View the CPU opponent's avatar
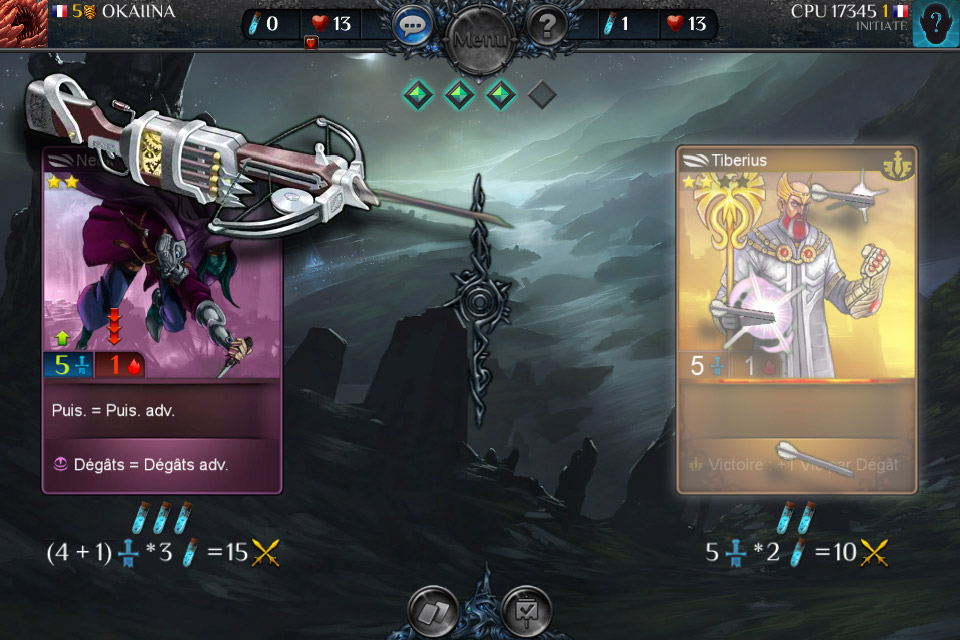Screen dimensions: 960x640 click(936, 23)
